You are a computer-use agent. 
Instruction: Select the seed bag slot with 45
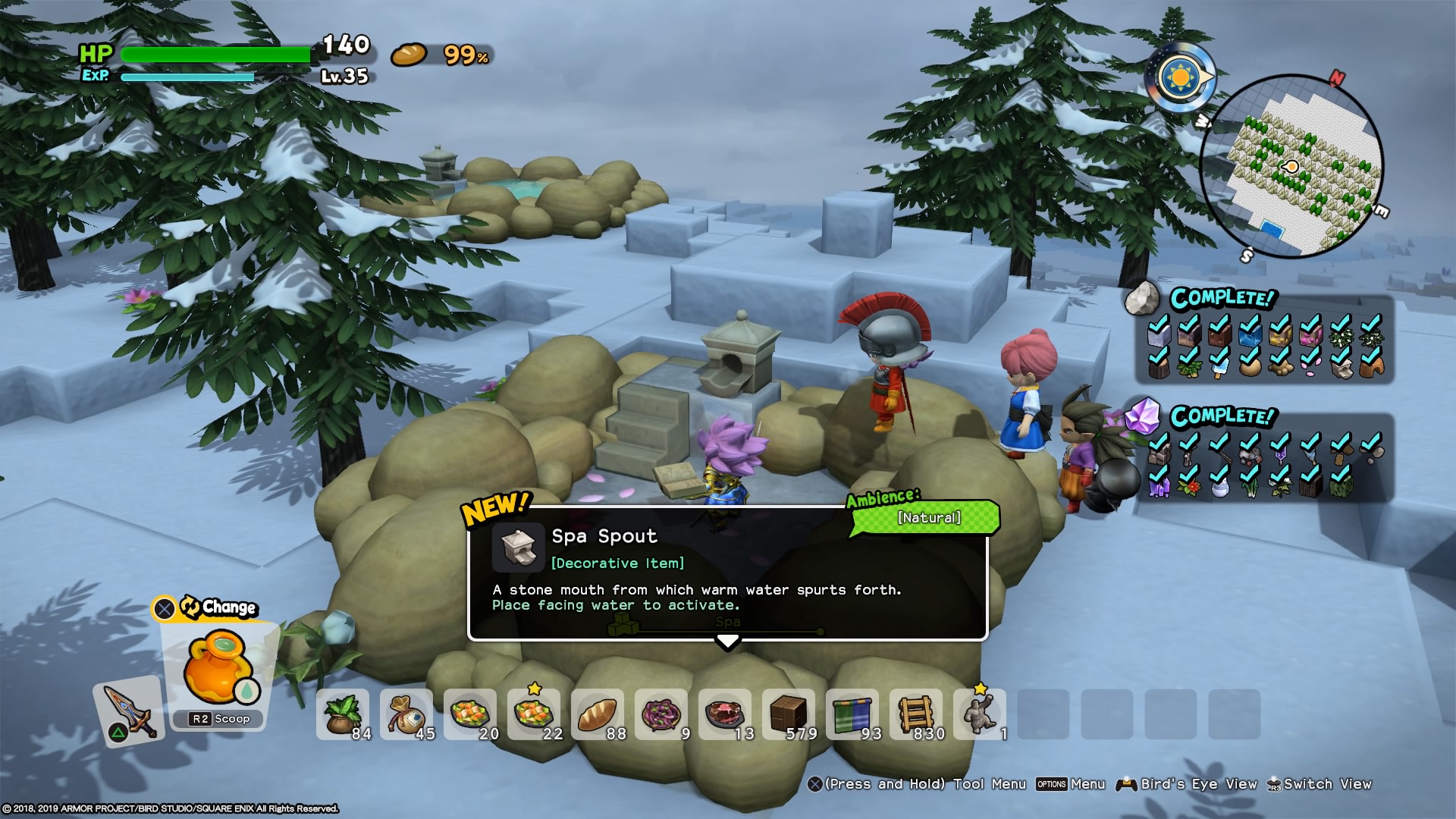pos(406,714)
